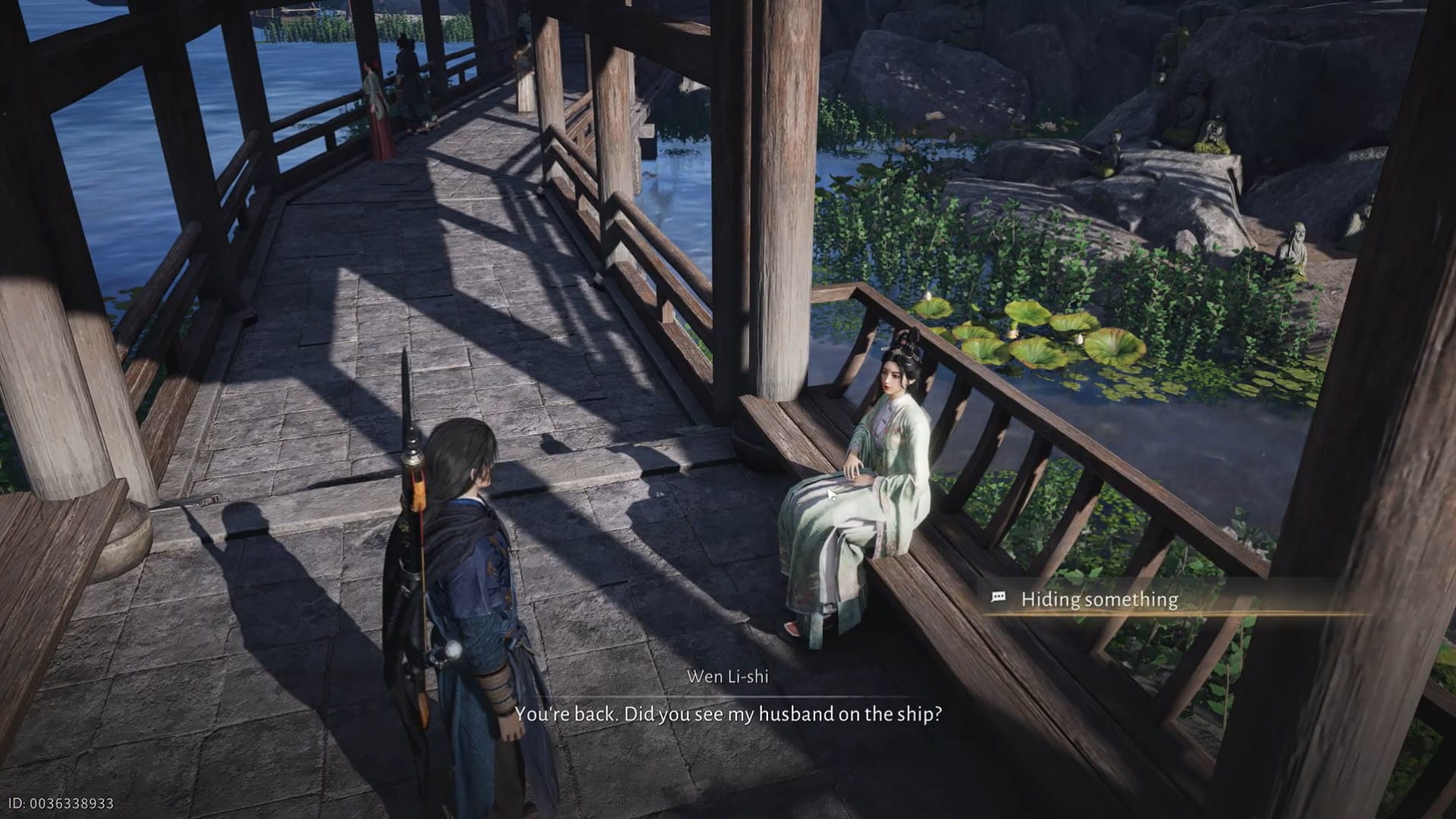Click the cursor arrow near Wen Li-shi's lap
The image size is (1456, 819).
832,493
